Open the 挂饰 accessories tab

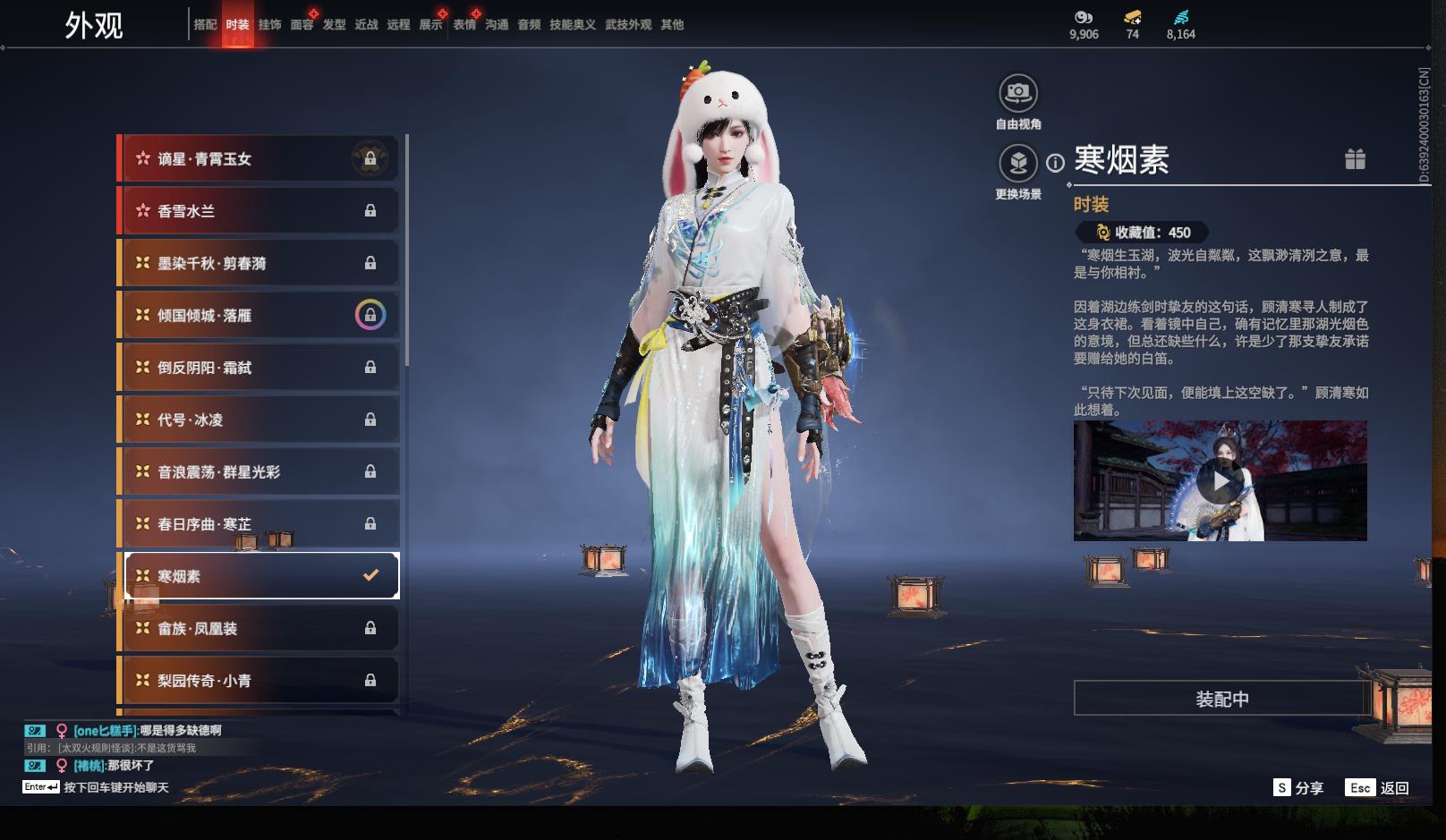(269, 25)
